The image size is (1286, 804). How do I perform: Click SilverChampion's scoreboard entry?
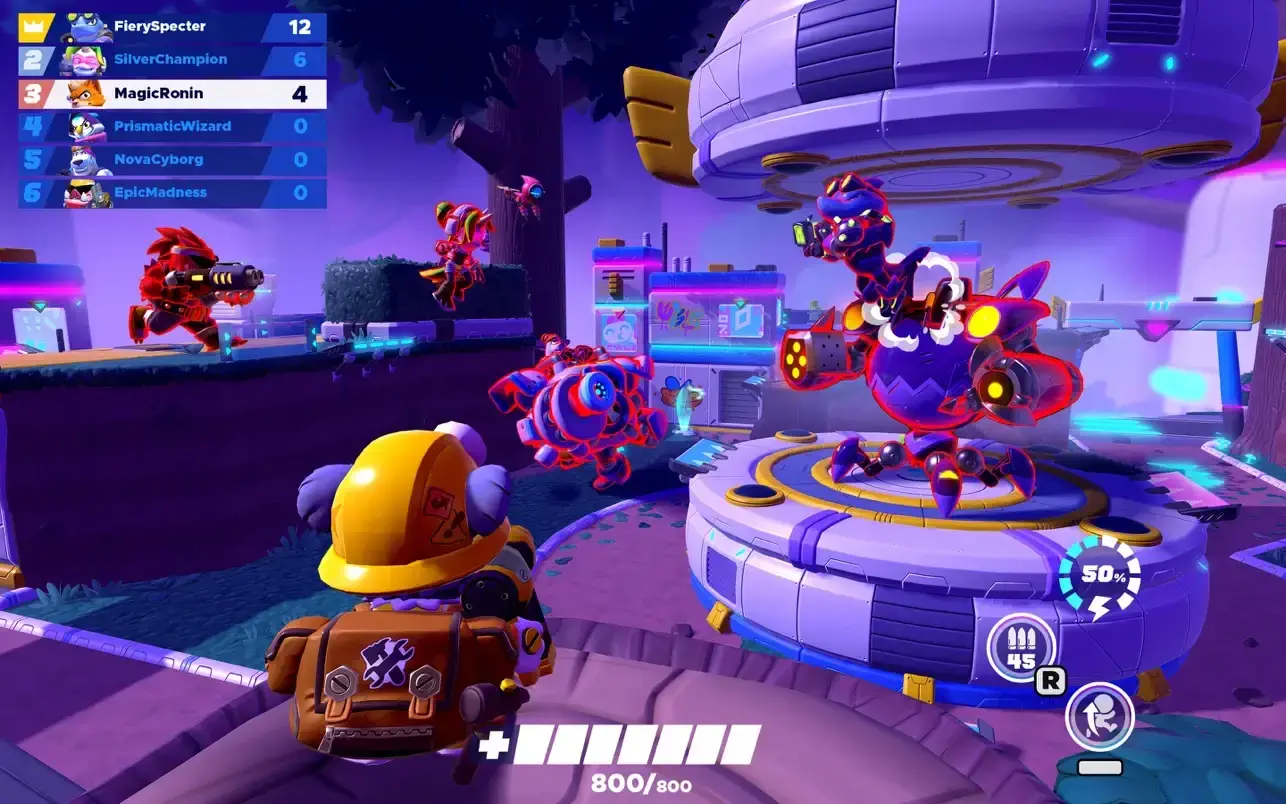tap(172, 60)
